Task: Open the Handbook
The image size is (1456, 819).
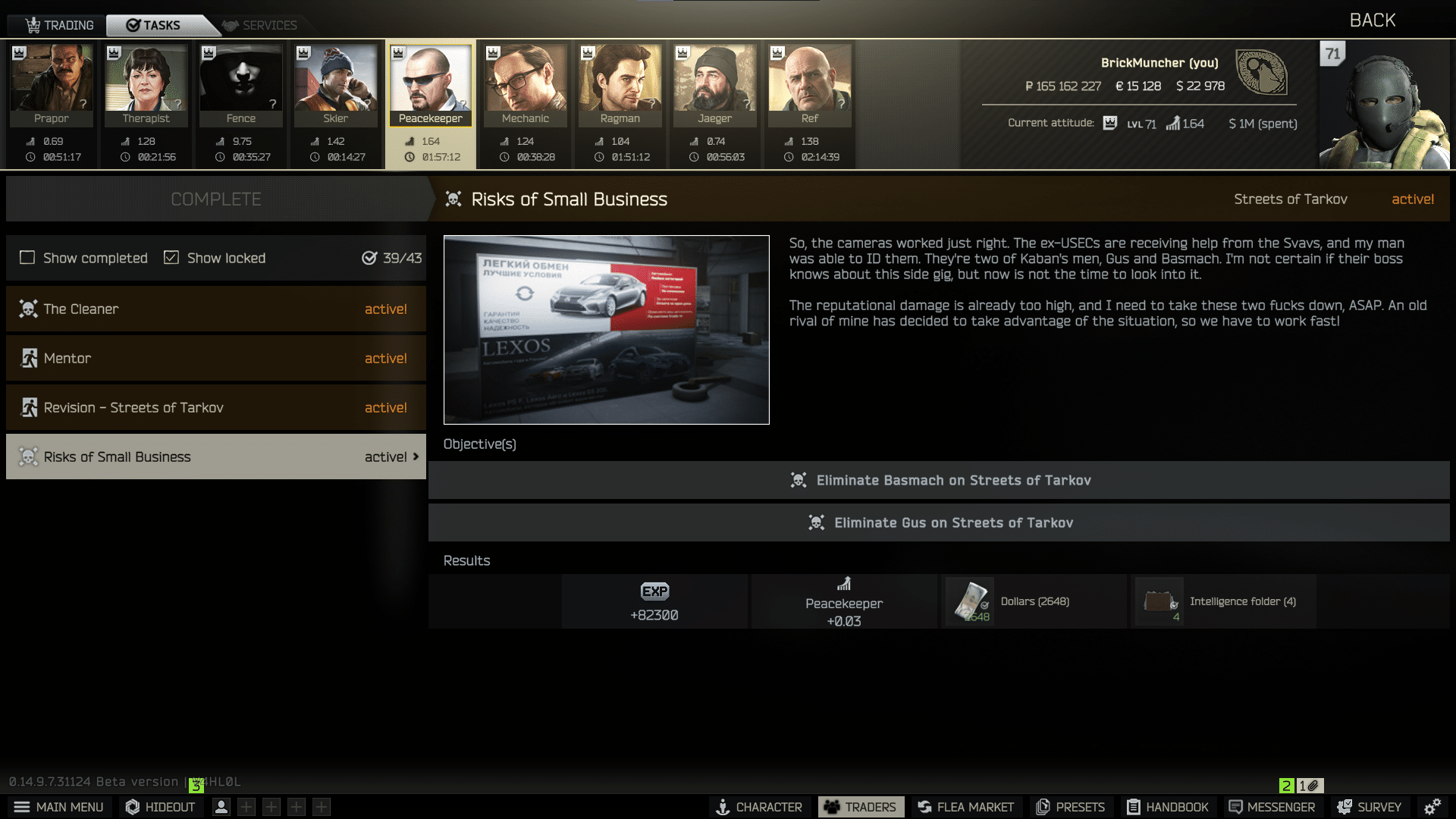Action: click(1168, 807)
